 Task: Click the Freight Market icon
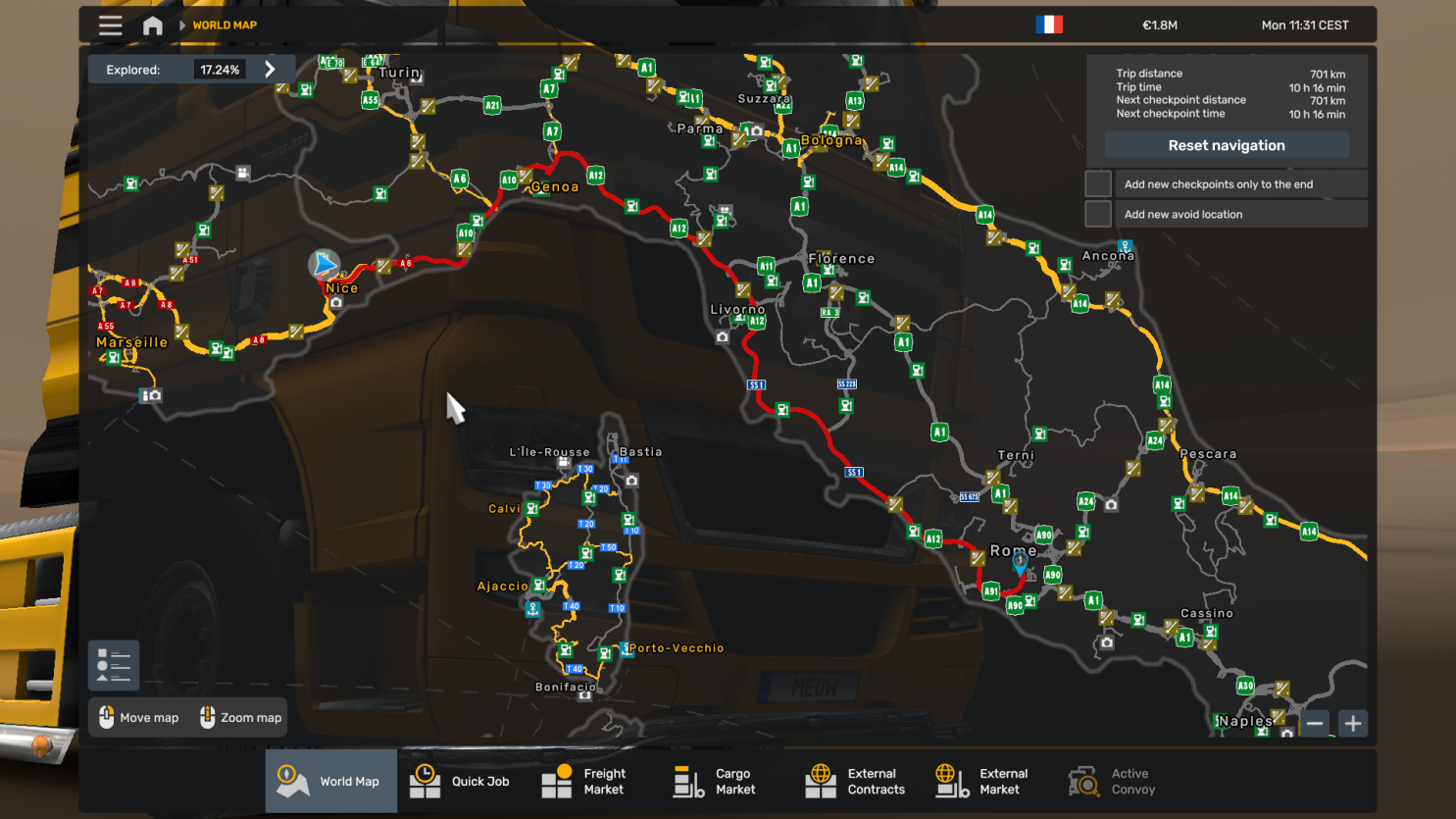[x=557, y=781]
